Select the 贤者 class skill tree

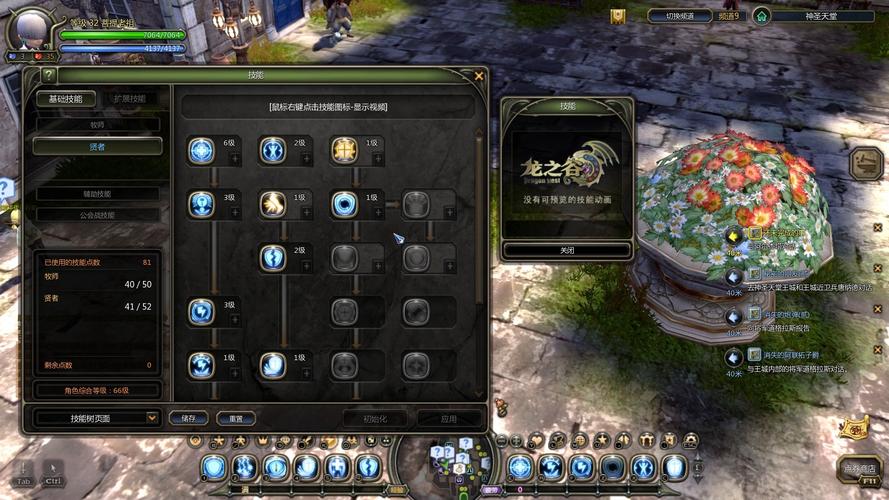click(97, 146)
